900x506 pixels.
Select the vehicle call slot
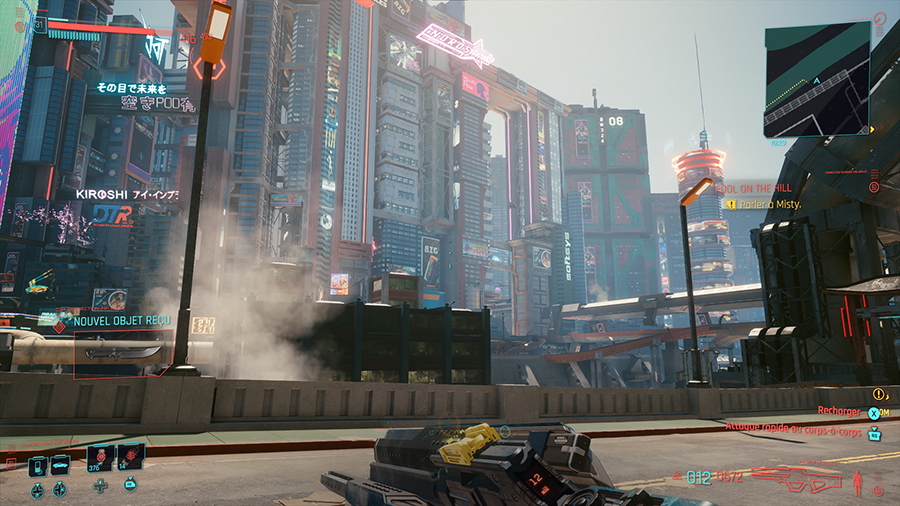pos(59,465)
